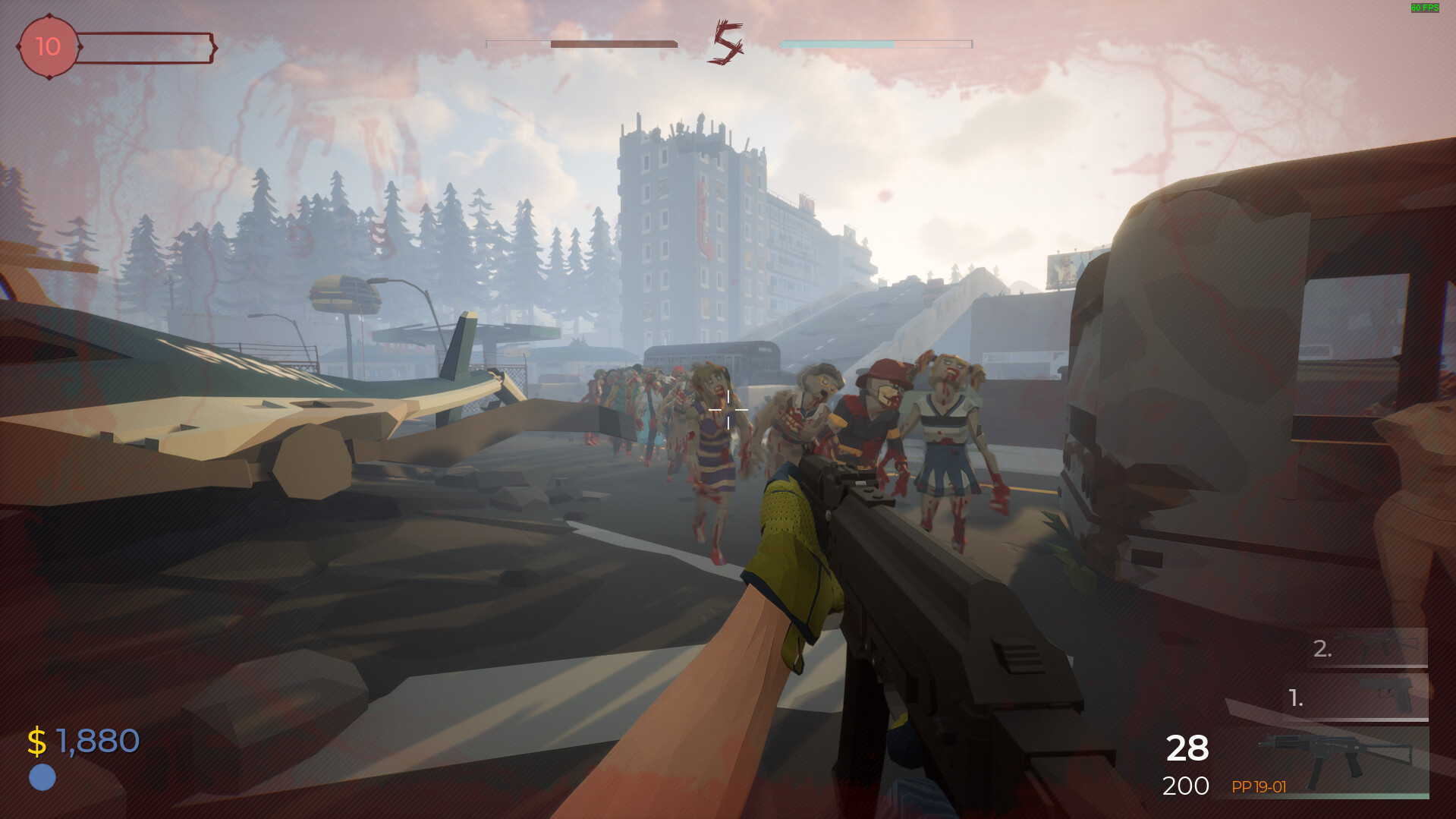The width and height of the screenshot is (1456, 819).
Task: Click the blue dot under the money amount
Action: pyautogui.click(x=42, y=778)
